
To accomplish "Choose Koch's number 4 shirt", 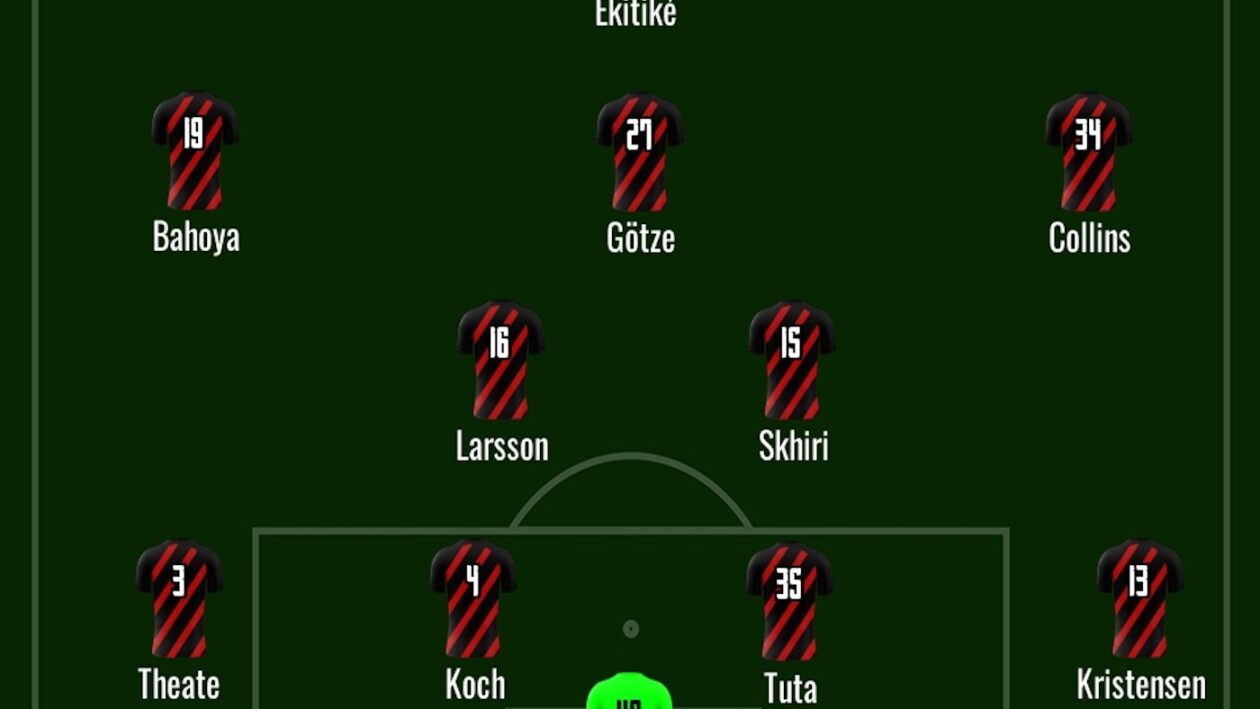I will coord(473,597).
